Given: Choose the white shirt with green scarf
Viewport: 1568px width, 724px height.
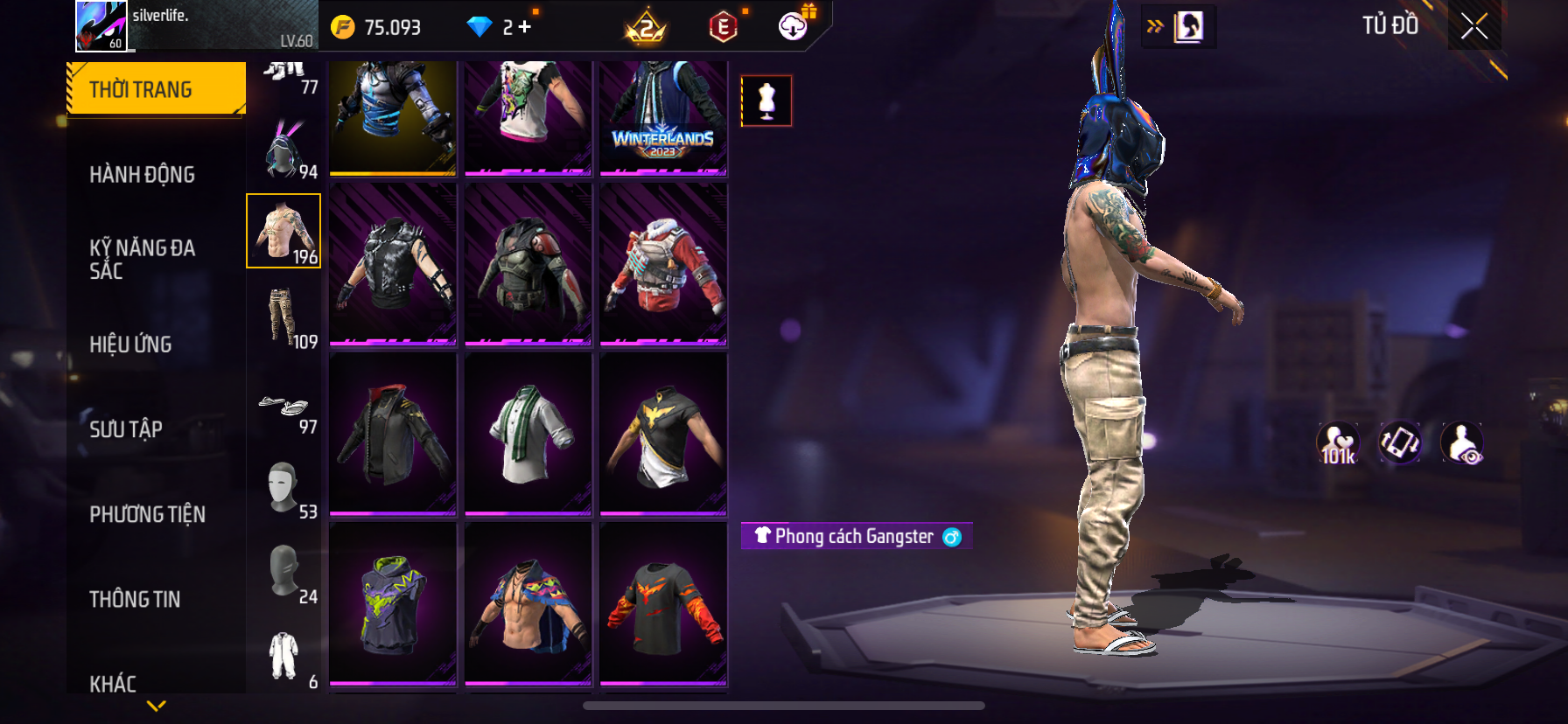Looking at the screenshot, I should [x=528, y=434].
